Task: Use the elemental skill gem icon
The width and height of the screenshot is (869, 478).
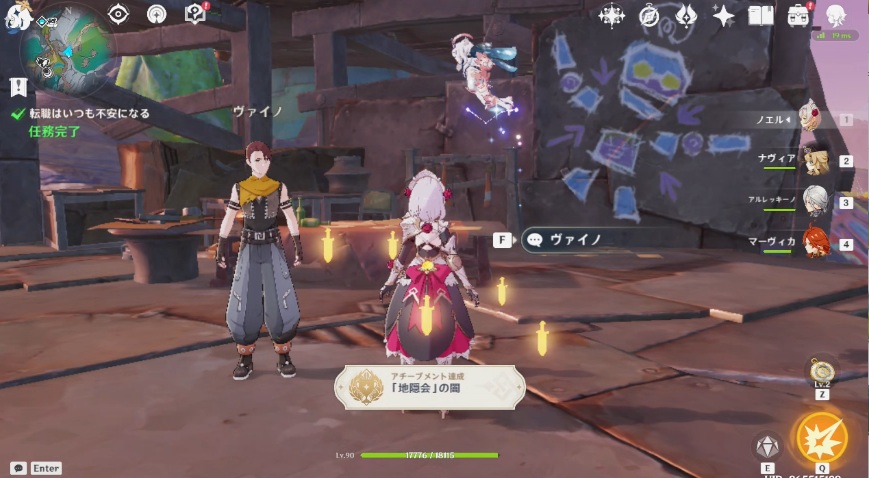Action: [x=767, y=446]
